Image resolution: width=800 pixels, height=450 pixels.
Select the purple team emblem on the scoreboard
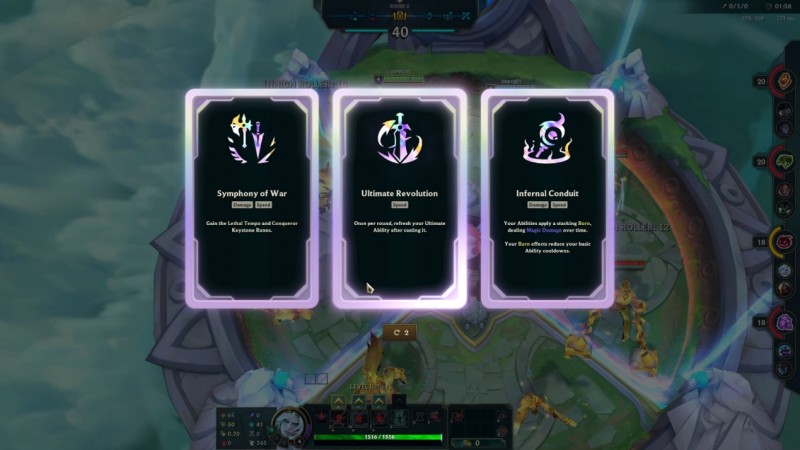(785, 322)
